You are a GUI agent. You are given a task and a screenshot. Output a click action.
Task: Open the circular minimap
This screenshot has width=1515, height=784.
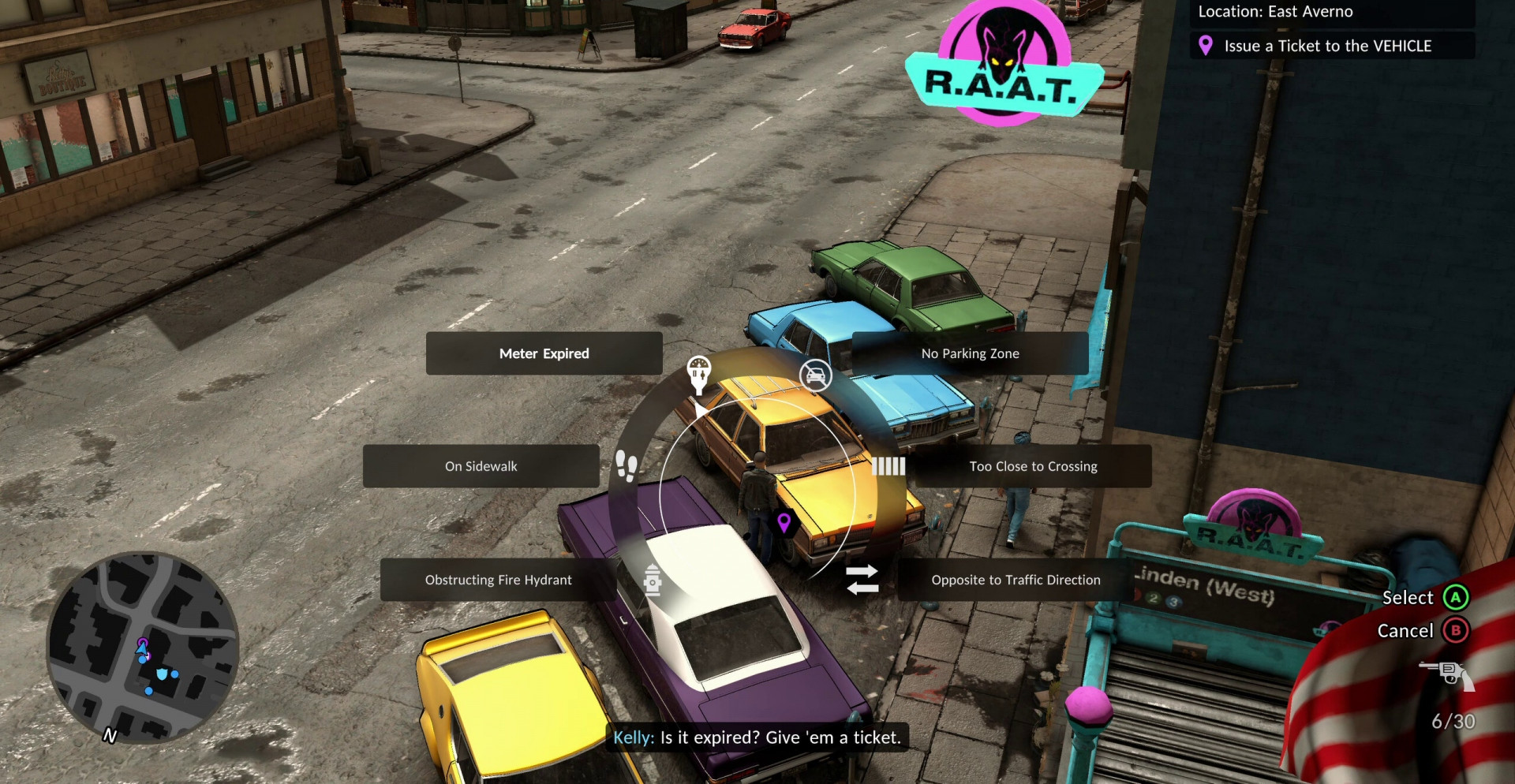point(143,647)
